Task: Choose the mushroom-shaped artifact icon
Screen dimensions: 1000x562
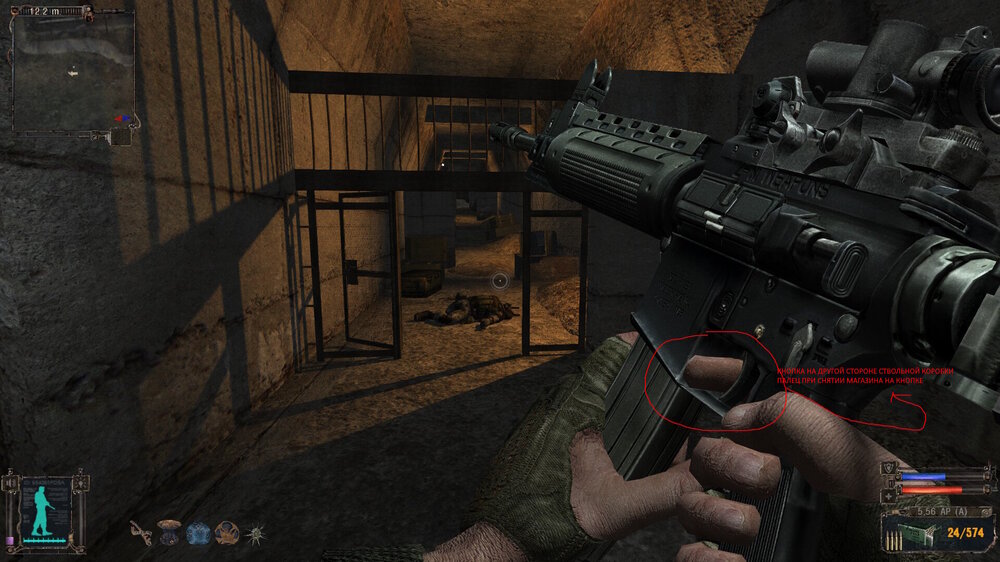Action: tap(170, 533)
